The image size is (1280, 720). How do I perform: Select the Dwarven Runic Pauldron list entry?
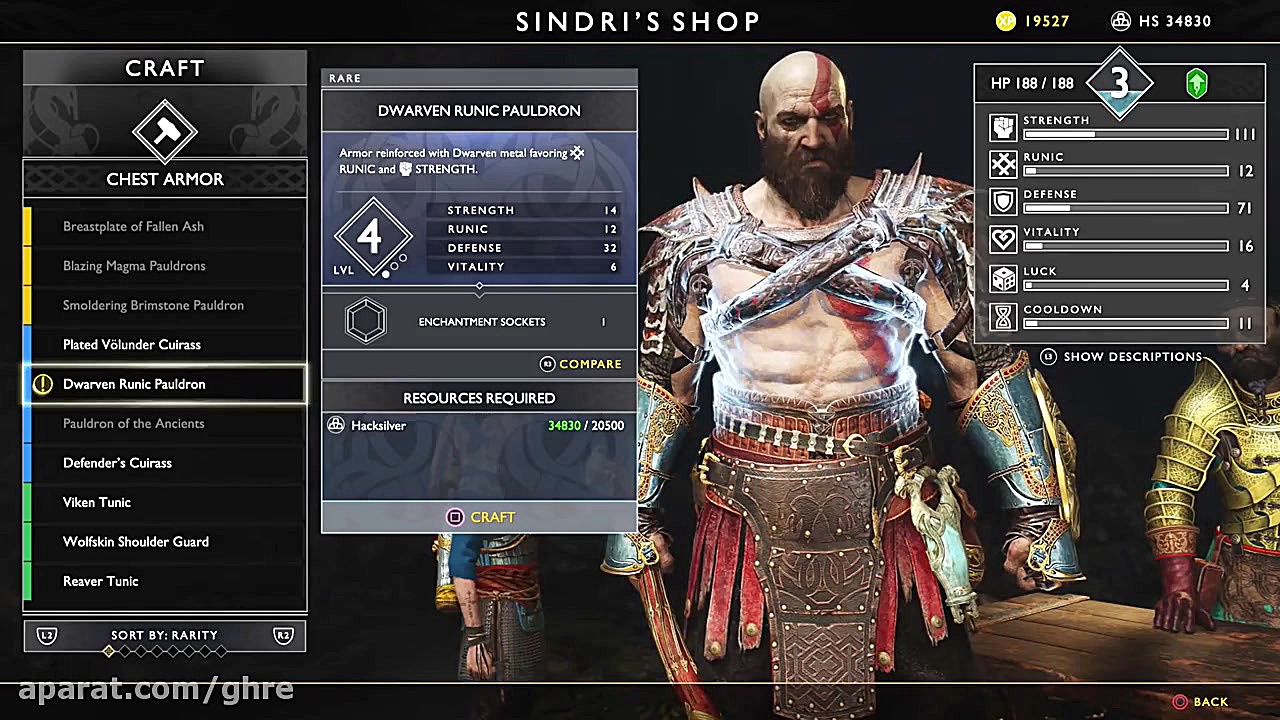coord(164,384)
